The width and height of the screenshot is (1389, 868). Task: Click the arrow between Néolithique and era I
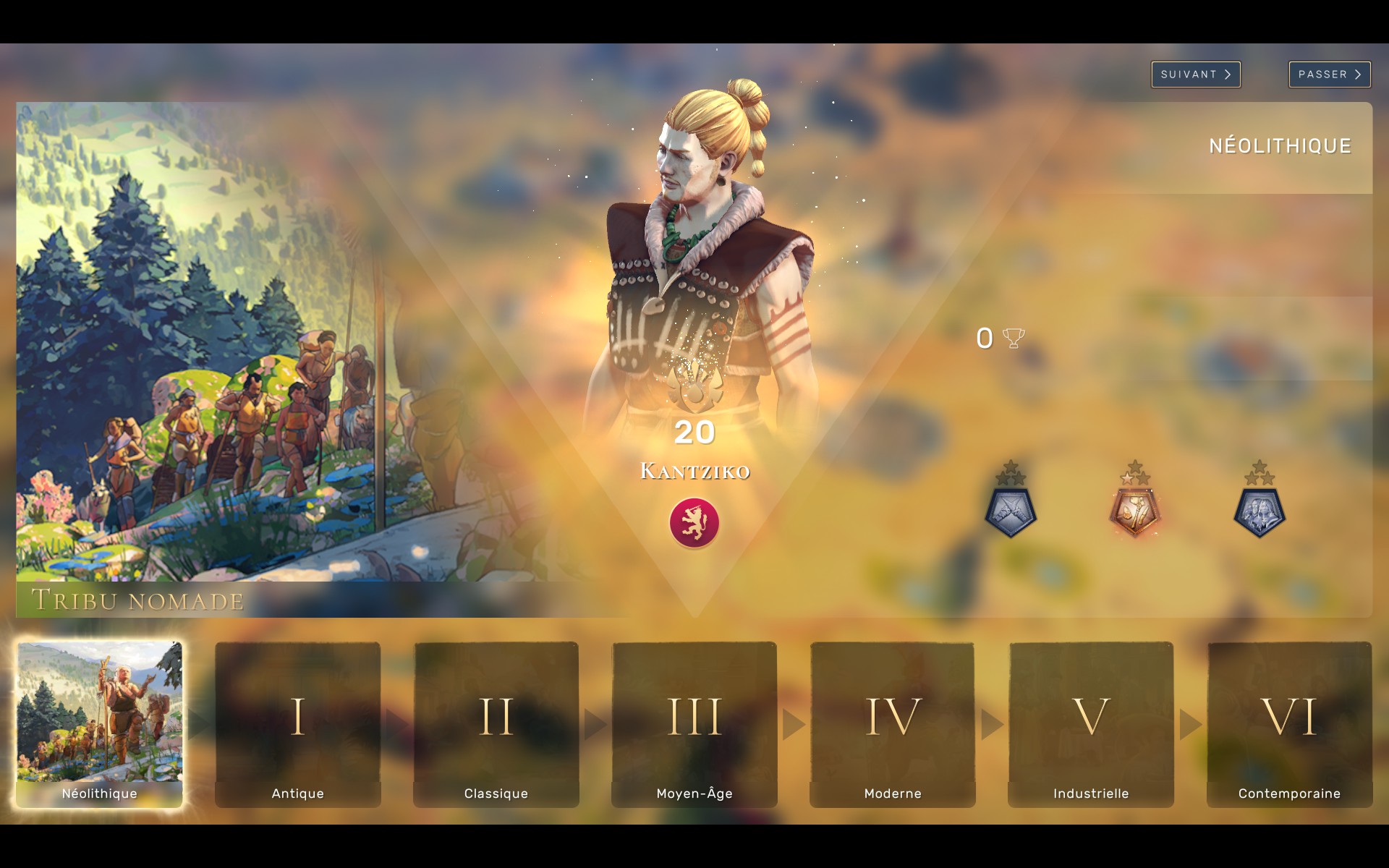pyautogui.click(x=197, y=723)
